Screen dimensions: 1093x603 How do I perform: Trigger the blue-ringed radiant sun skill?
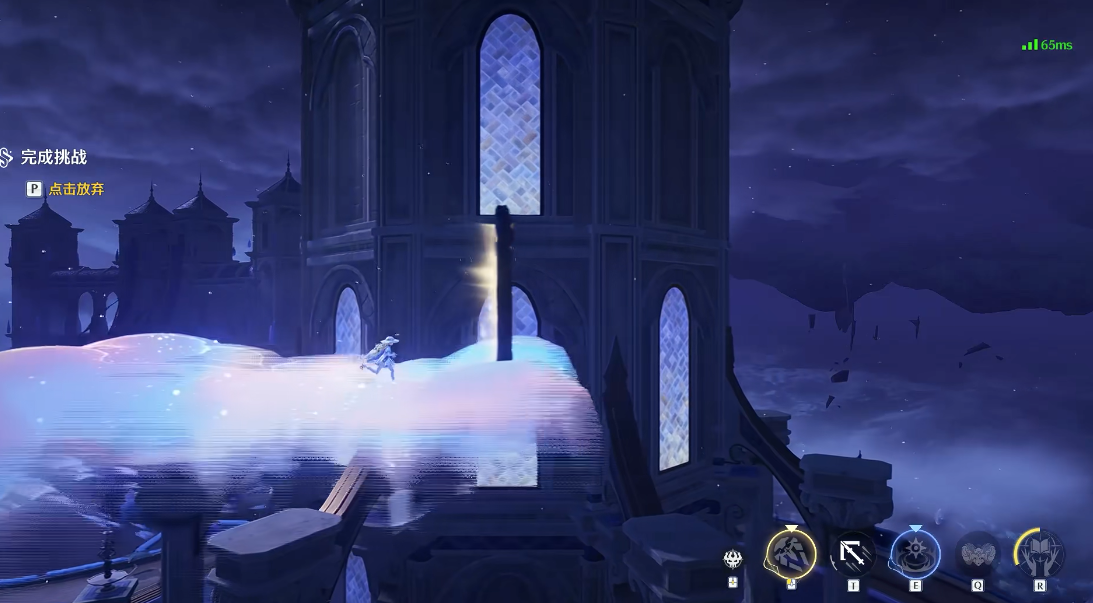click(x=914, y=553)
